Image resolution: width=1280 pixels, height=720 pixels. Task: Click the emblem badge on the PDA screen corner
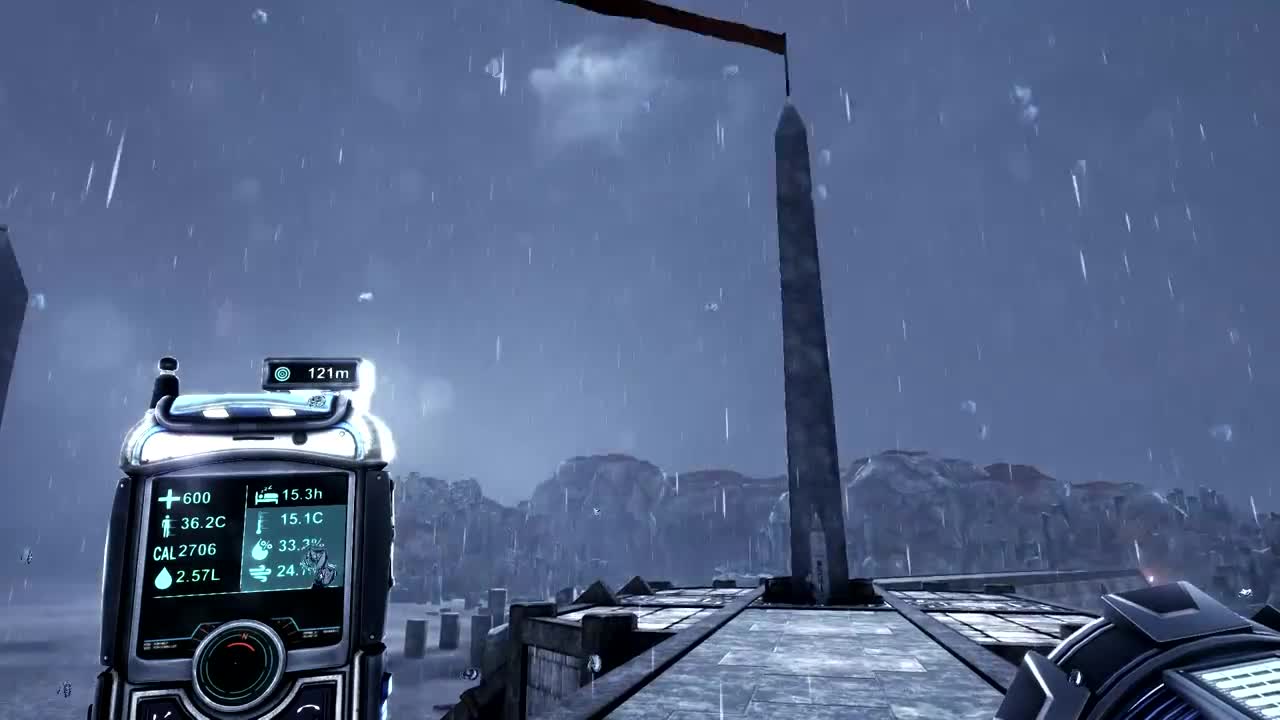click(x=318, y=562)
